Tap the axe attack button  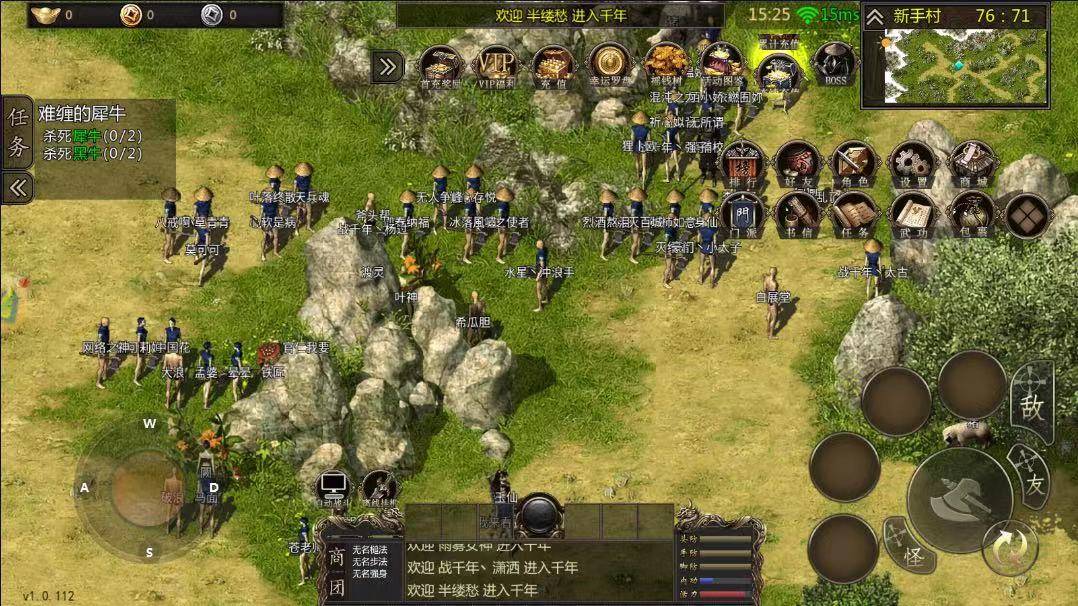click(x=959, y=500)
